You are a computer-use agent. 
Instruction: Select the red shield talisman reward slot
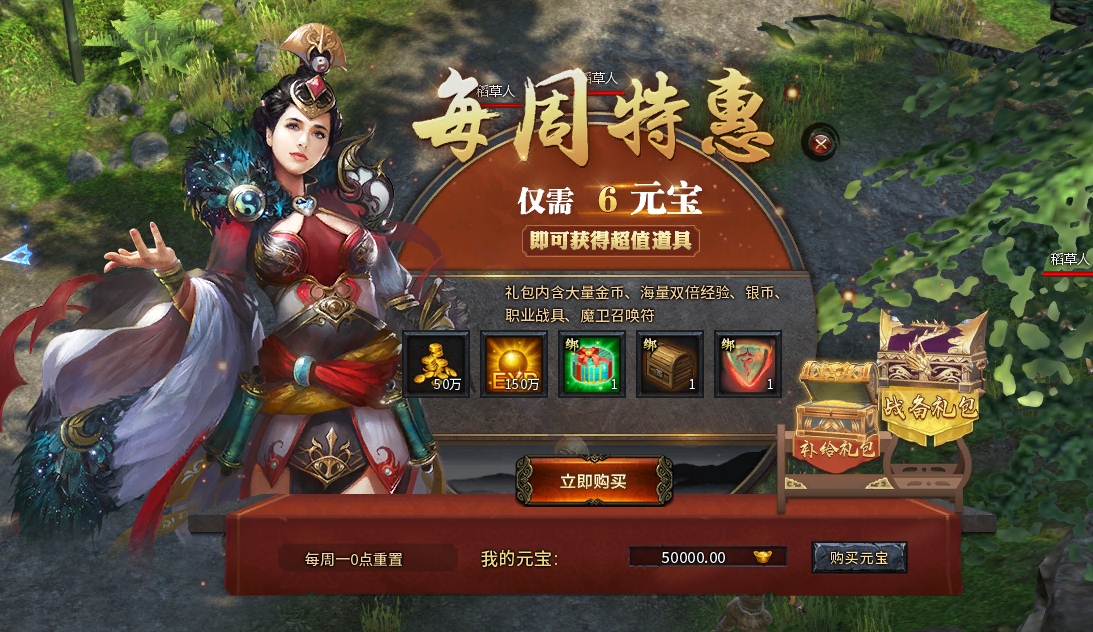pos(748,365)
